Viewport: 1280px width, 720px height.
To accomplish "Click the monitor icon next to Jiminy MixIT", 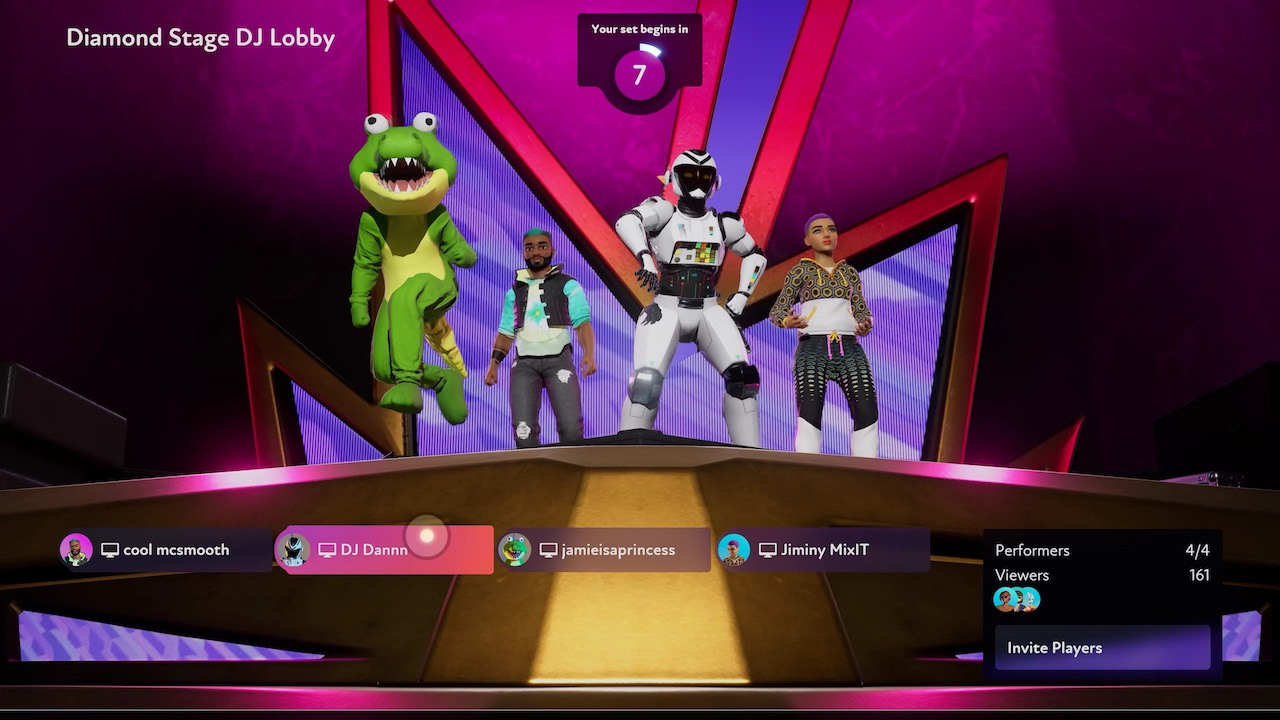I will (x=767, y=548).
